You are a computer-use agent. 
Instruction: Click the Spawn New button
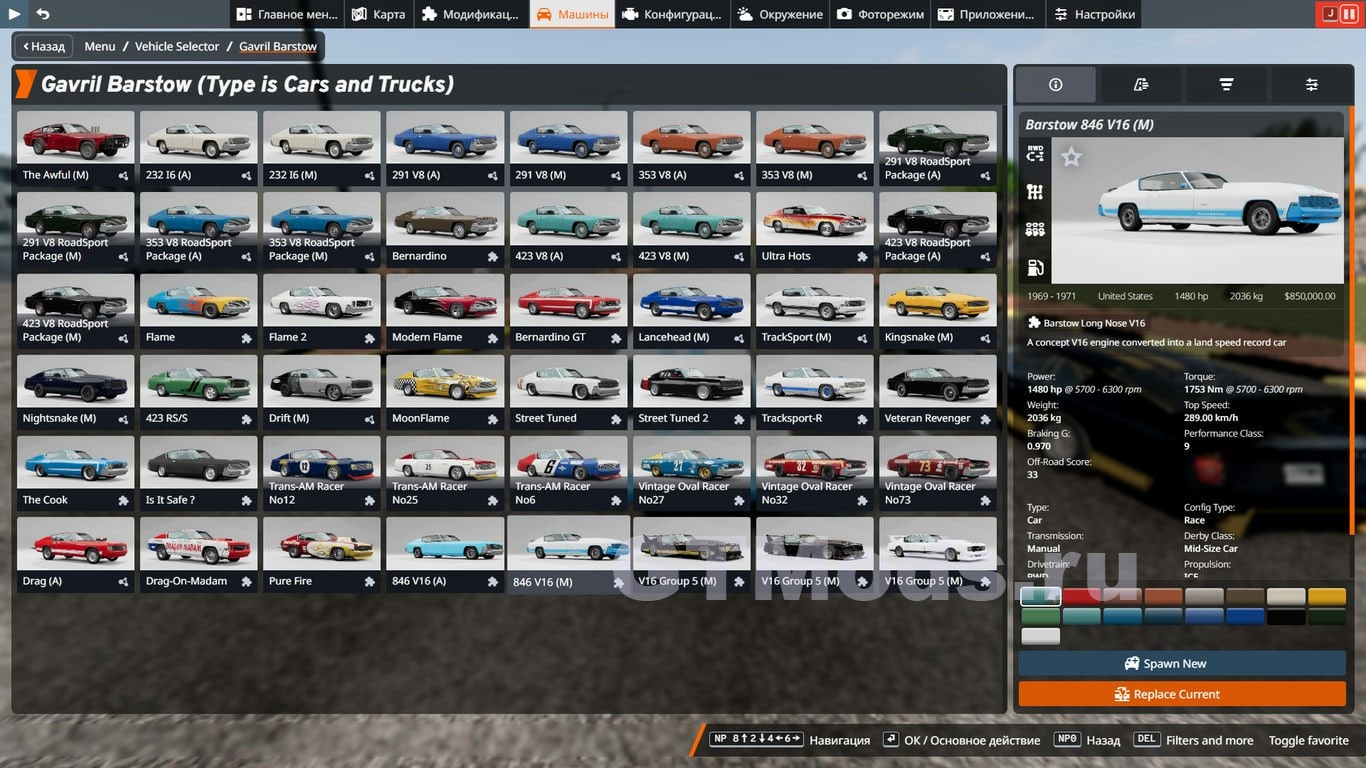[x=1181, y=663]
